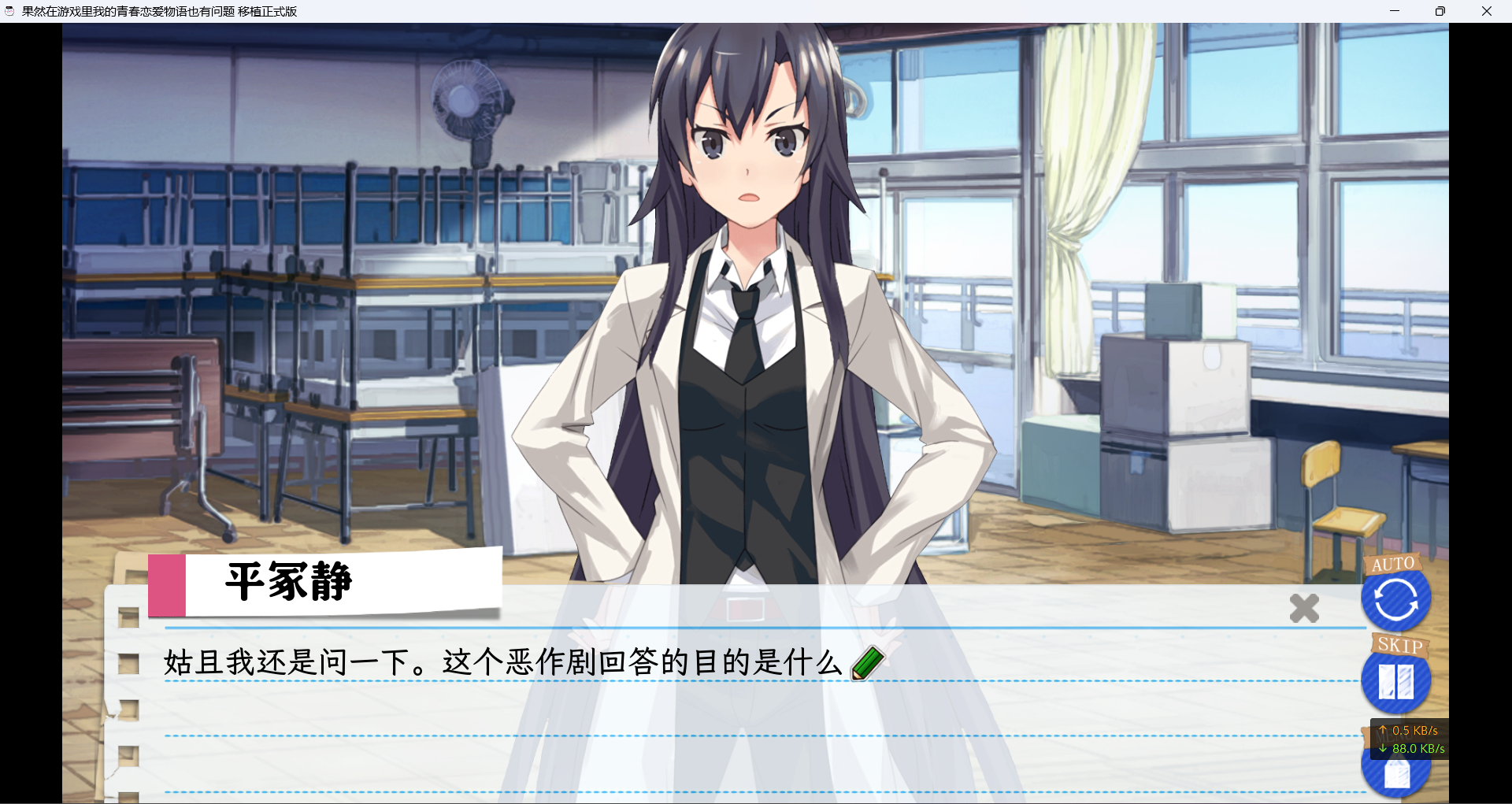Turn on AUTO text advance

tap(1395, 600)
